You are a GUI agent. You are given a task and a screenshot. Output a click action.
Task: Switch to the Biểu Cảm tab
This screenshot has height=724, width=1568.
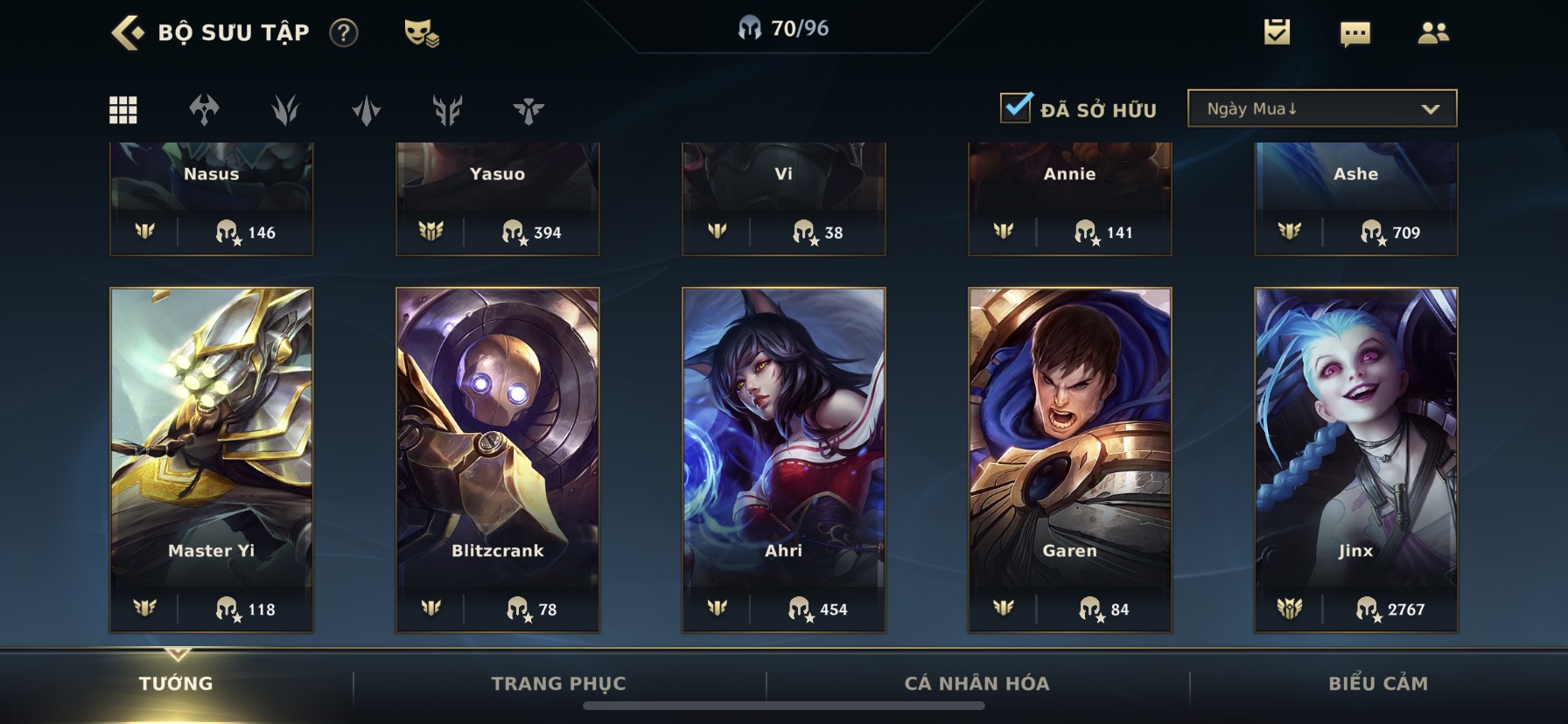pyautogui.click(x=1378, y=684)
